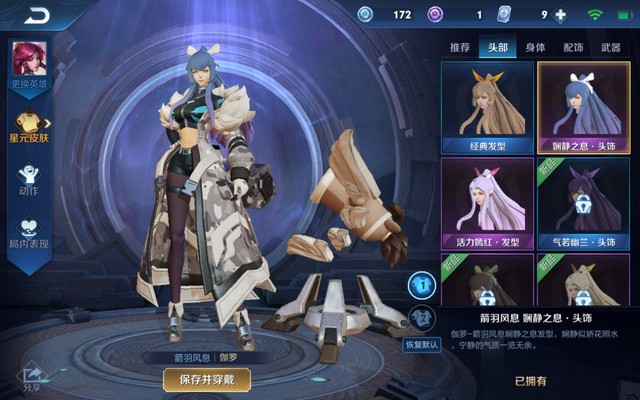640x400 pixels.
Task: Click the 分享 share button
Action: pyautogui.click(x=32, y=378)
